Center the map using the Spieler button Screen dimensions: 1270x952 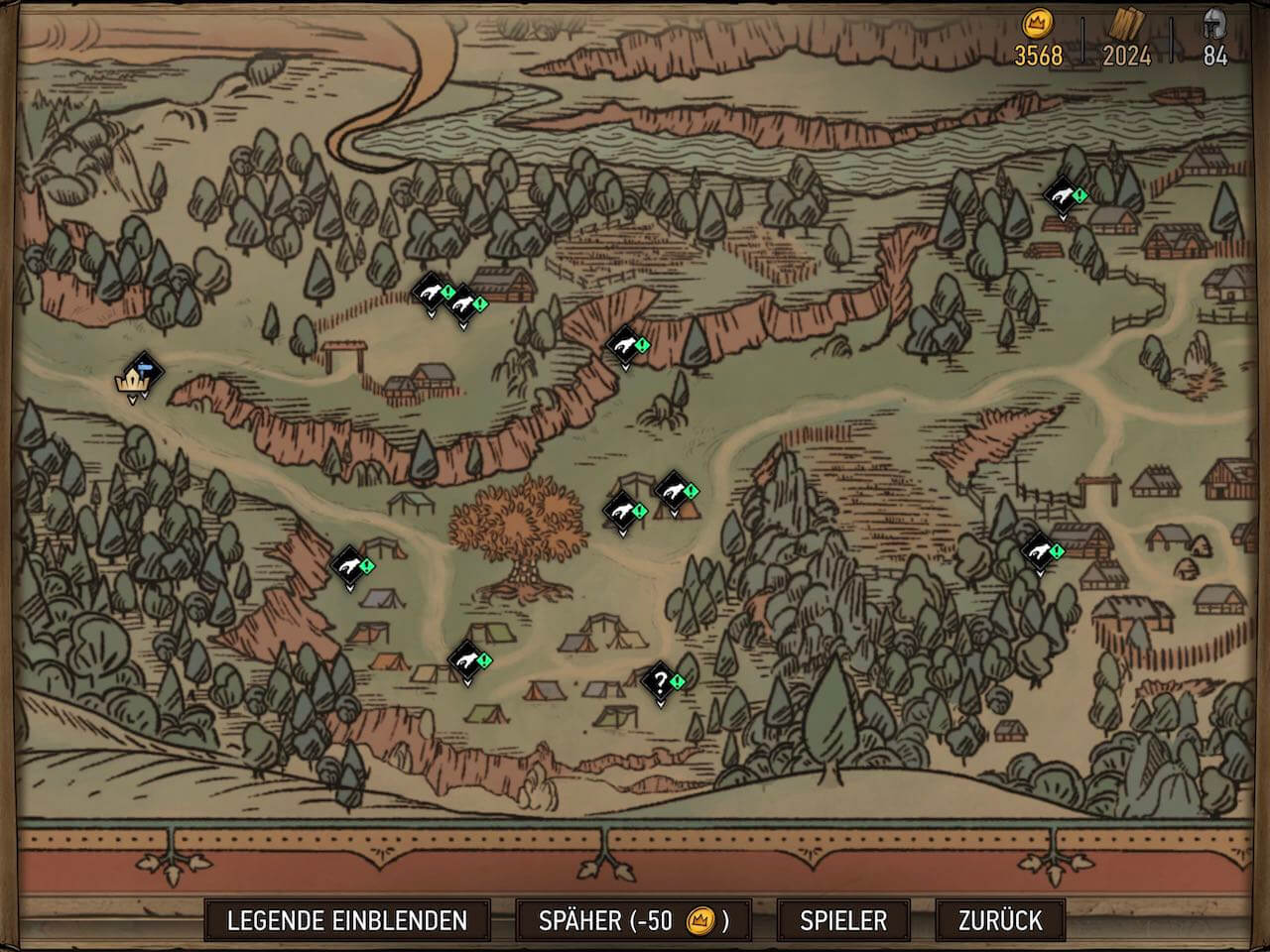[x=843, y=920]
